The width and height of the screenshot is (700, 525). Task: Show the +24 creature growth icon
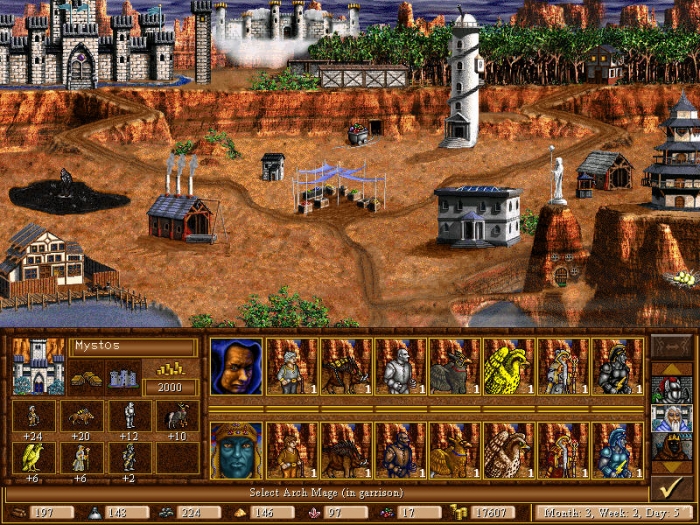pos(33,416)
